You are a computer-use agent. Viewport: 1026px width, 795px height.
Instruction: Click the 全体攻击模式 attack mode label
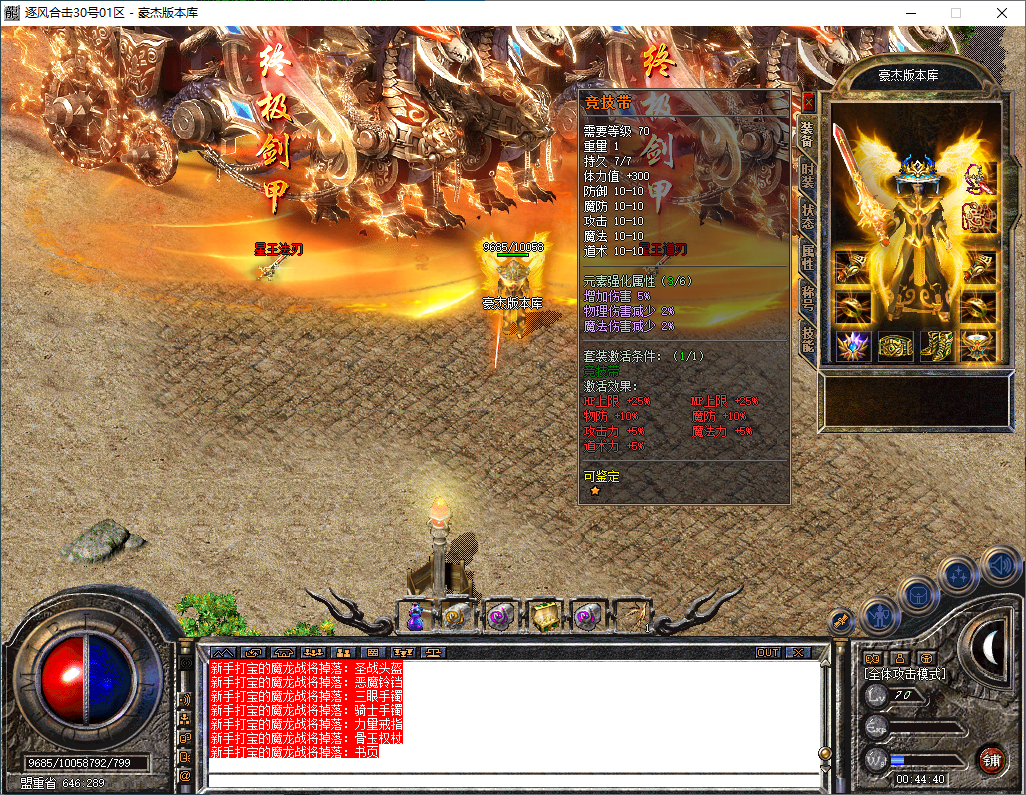coord(905,674)
